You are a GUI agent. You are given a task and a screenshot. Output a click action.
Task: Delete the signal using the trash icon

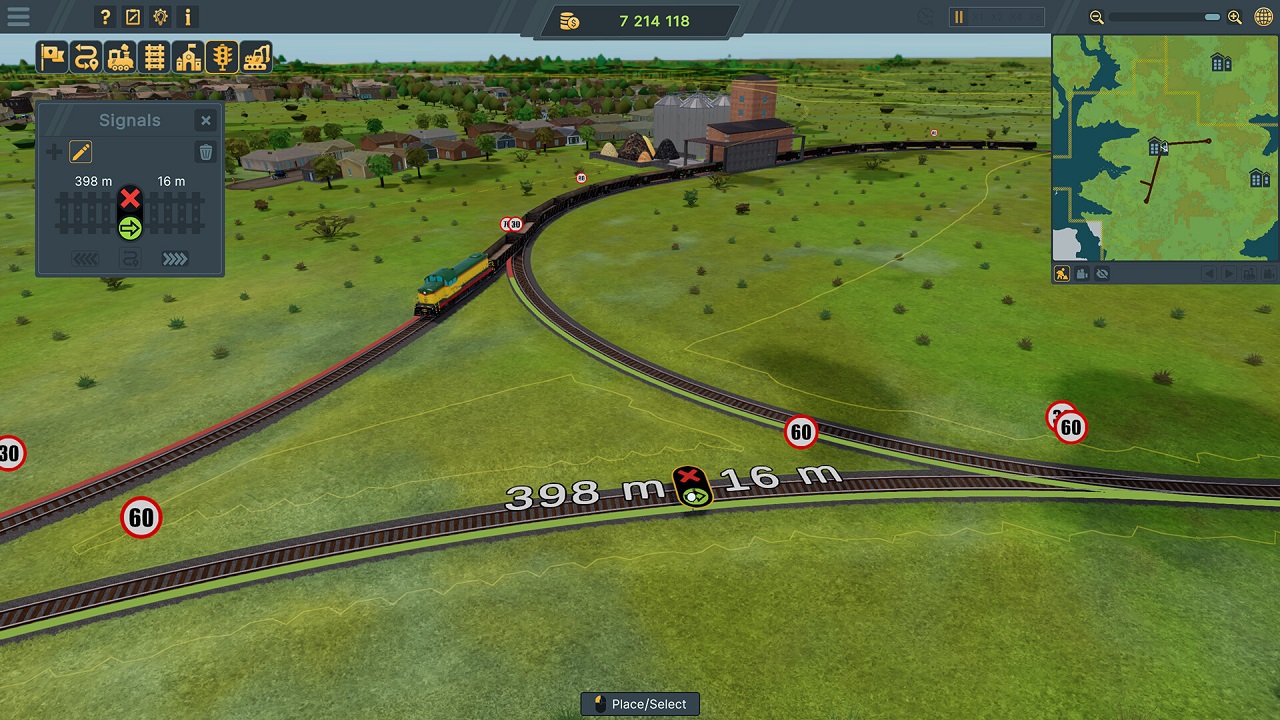click(x=205, y=152)
